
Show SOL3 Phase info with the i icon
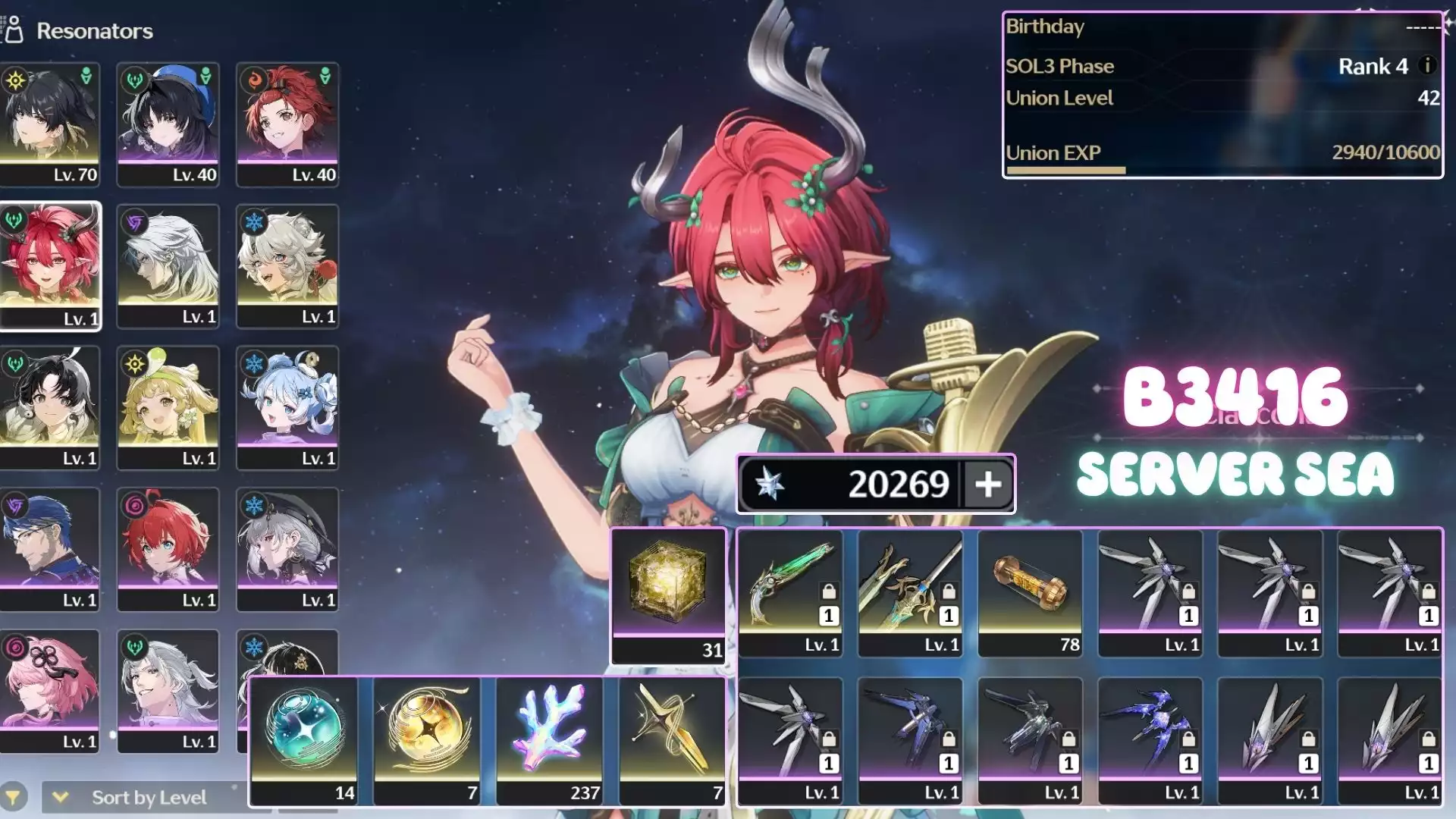click(1427, 65)
